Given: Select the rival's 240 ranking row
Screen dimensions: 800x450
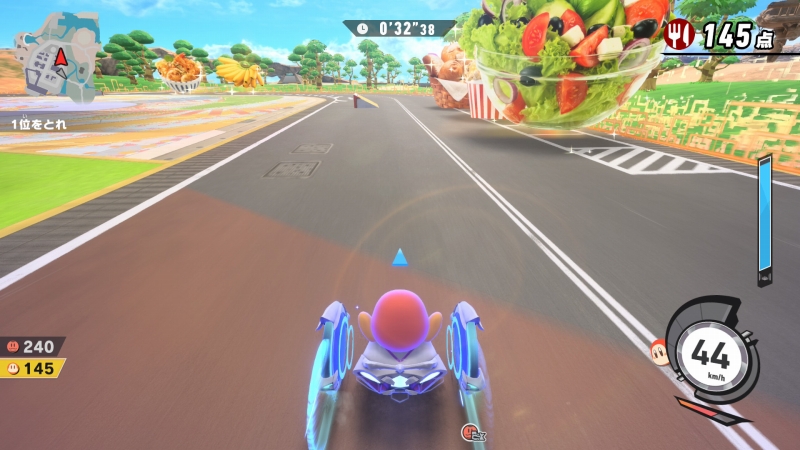Looking at the screenshot, I should click(x=32, y=346).
